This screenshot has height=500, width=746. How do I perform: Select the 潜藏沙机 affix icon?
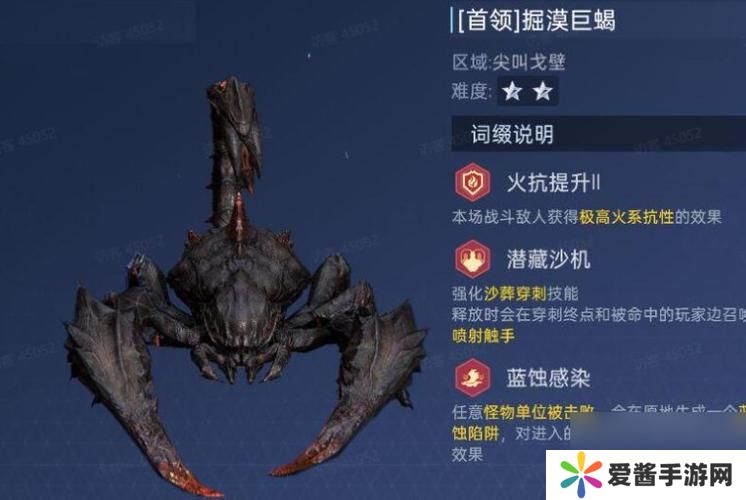pos(471,259)
